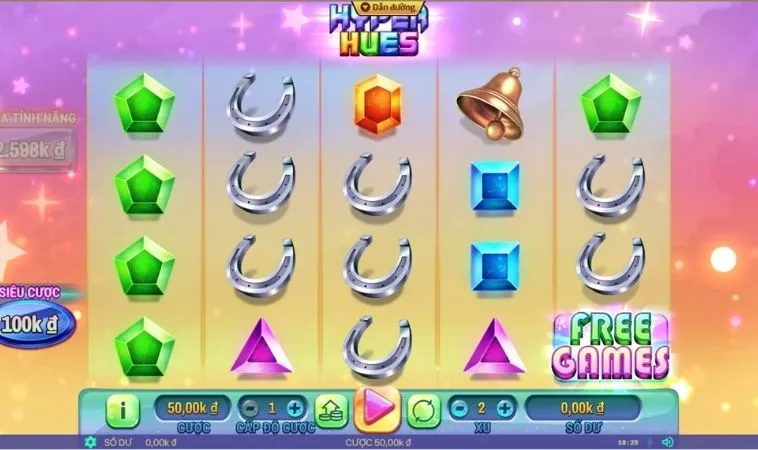
Task: Increase the coin value (Xu)
Action: (x=505, y=408)
